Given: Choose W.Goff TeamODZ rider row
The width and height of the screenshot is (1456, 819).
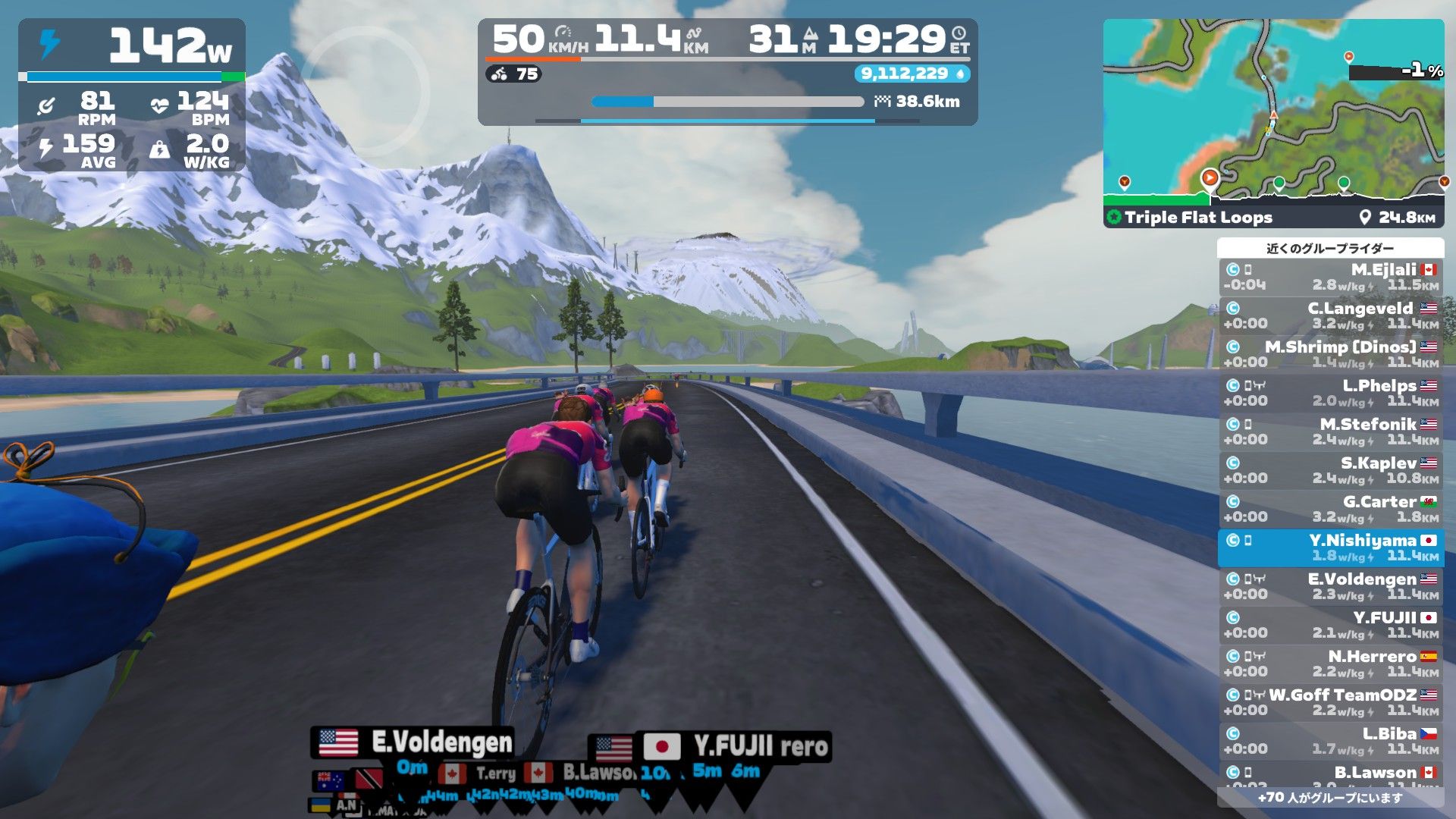Looking at the screenshot, I should point(1331,703).
